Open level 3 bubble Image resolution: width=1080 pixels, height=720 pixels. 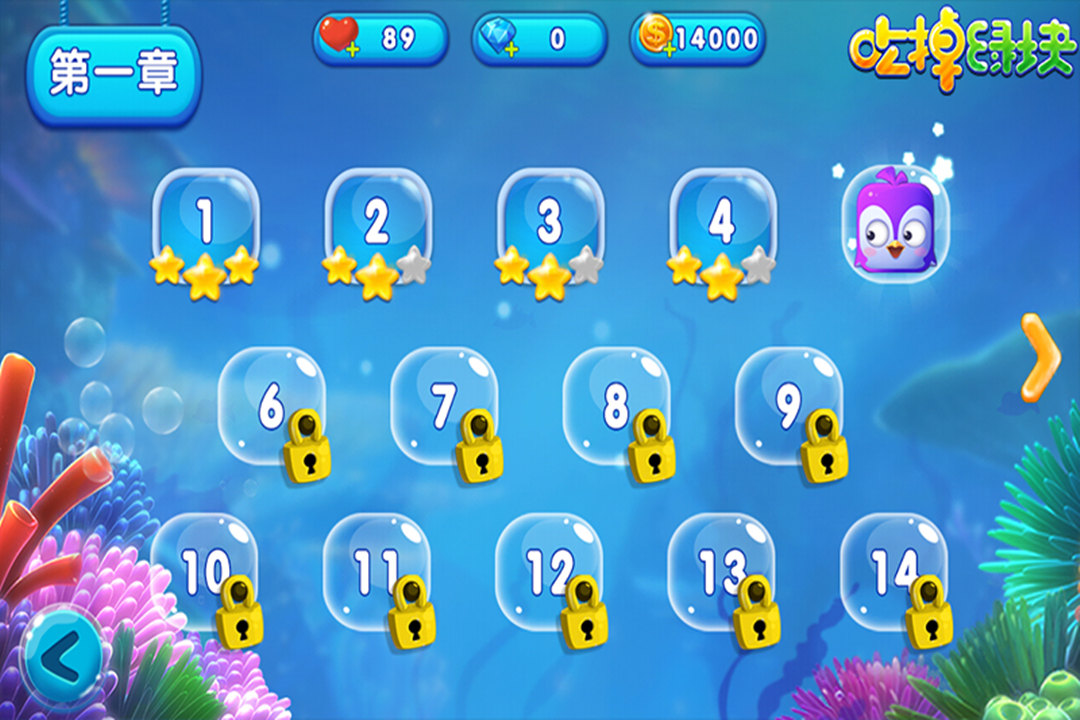click(x=550, y=222)
